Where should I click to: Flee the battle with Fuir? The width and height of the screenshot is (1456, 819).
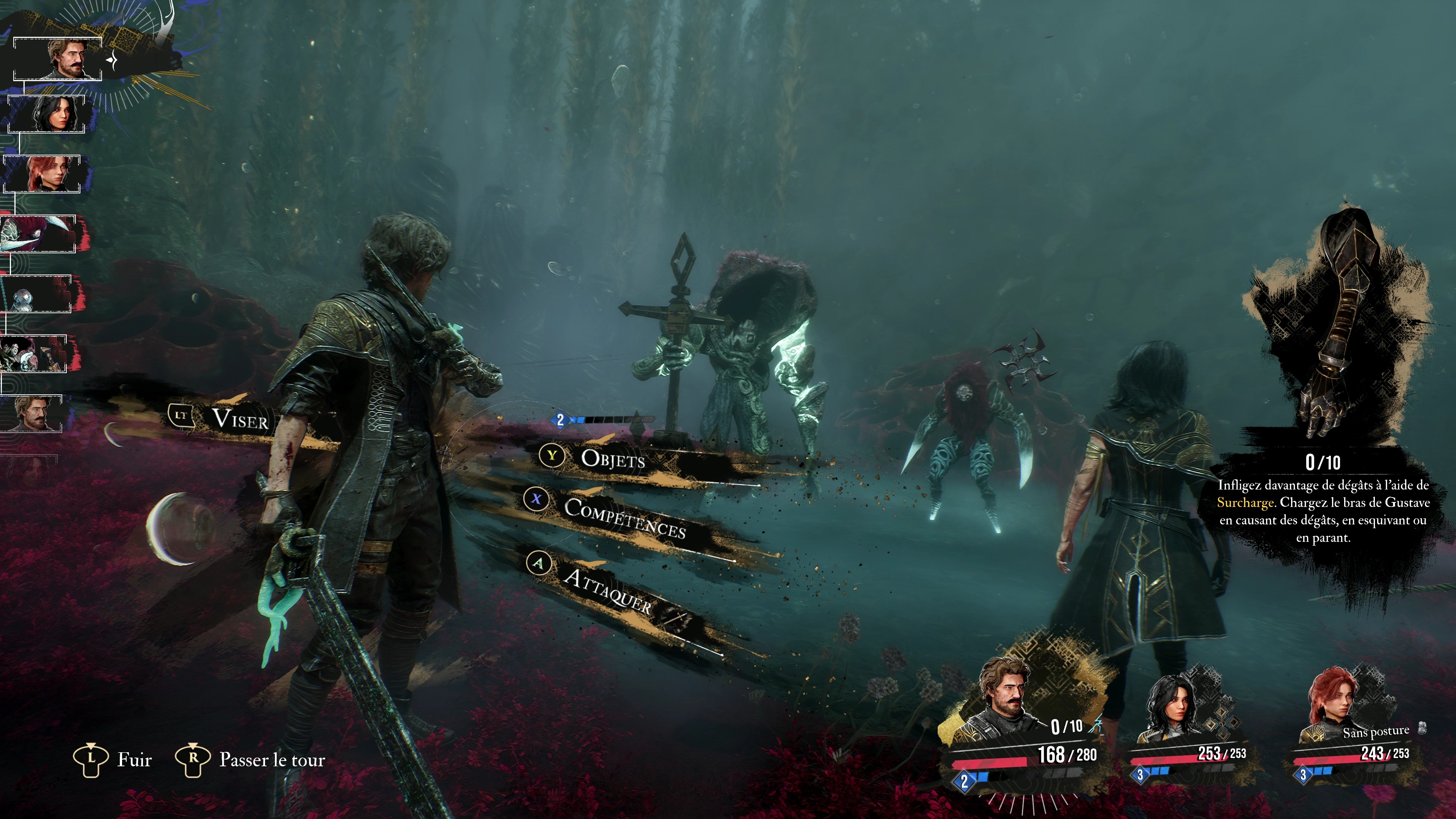tap(133, 759)
